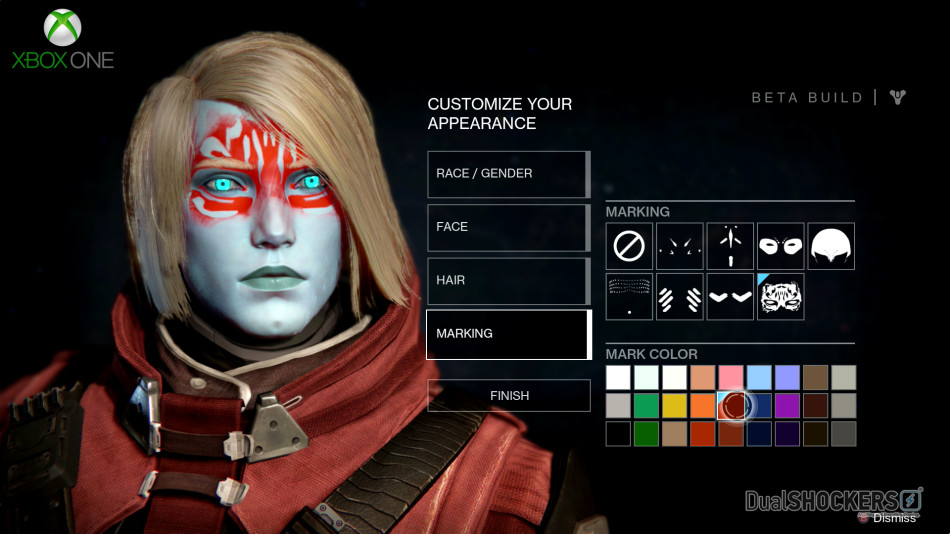Image resolution: width=950 pixels, height=534 pixels.
Task: Choose the tribal striped mask marking
Action: pyautogui.click(x=780, y=297)
